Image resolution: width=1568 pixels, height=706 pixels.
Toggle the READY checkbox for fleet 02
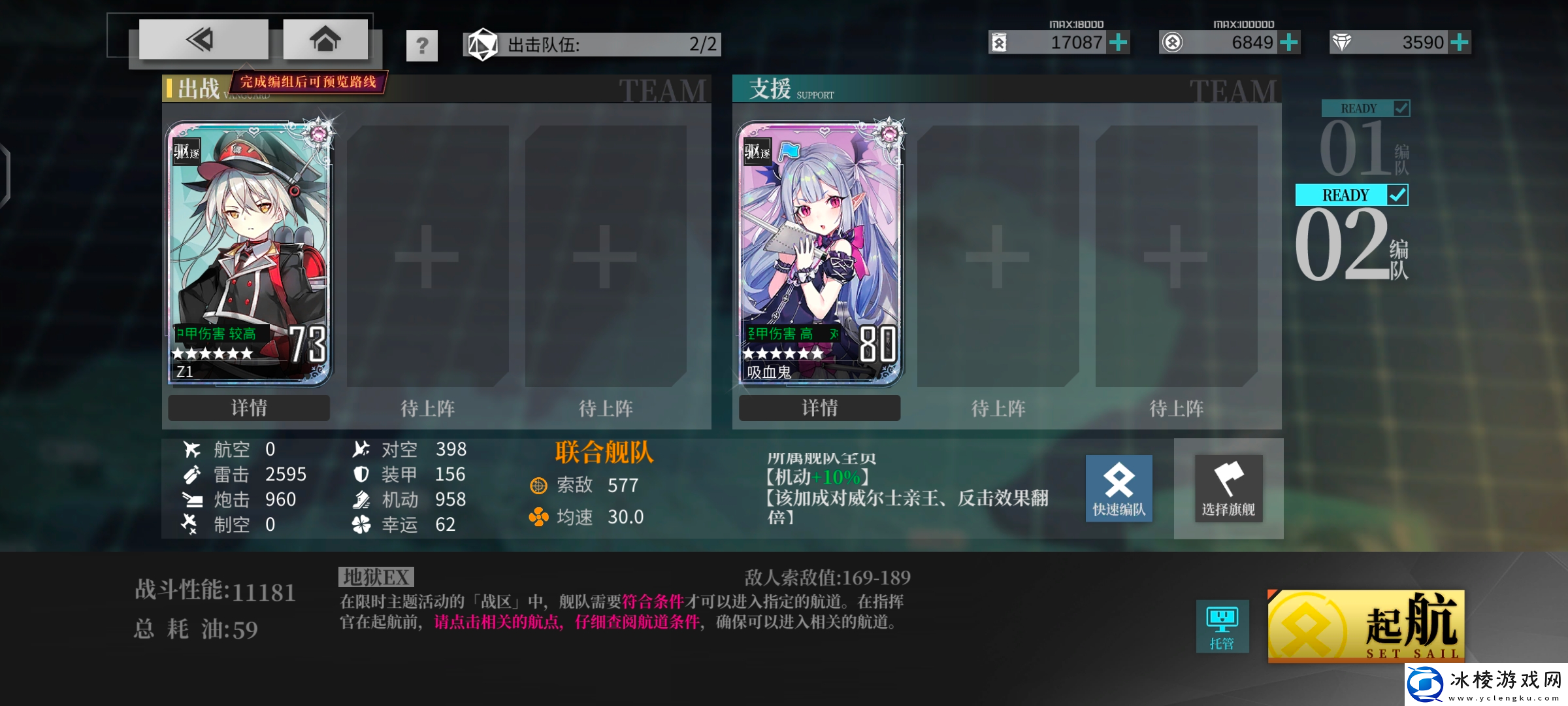click(1396, 194)
